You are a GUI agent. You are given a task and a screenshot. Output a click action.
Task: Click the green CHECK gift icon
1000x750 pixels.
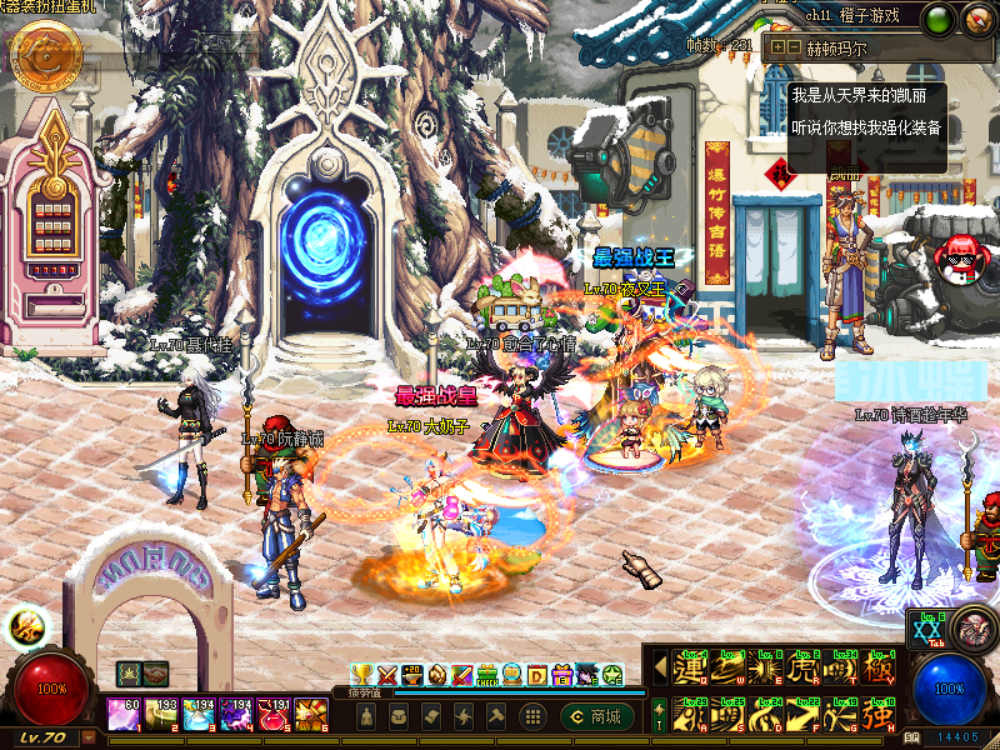tap(487, 675)
